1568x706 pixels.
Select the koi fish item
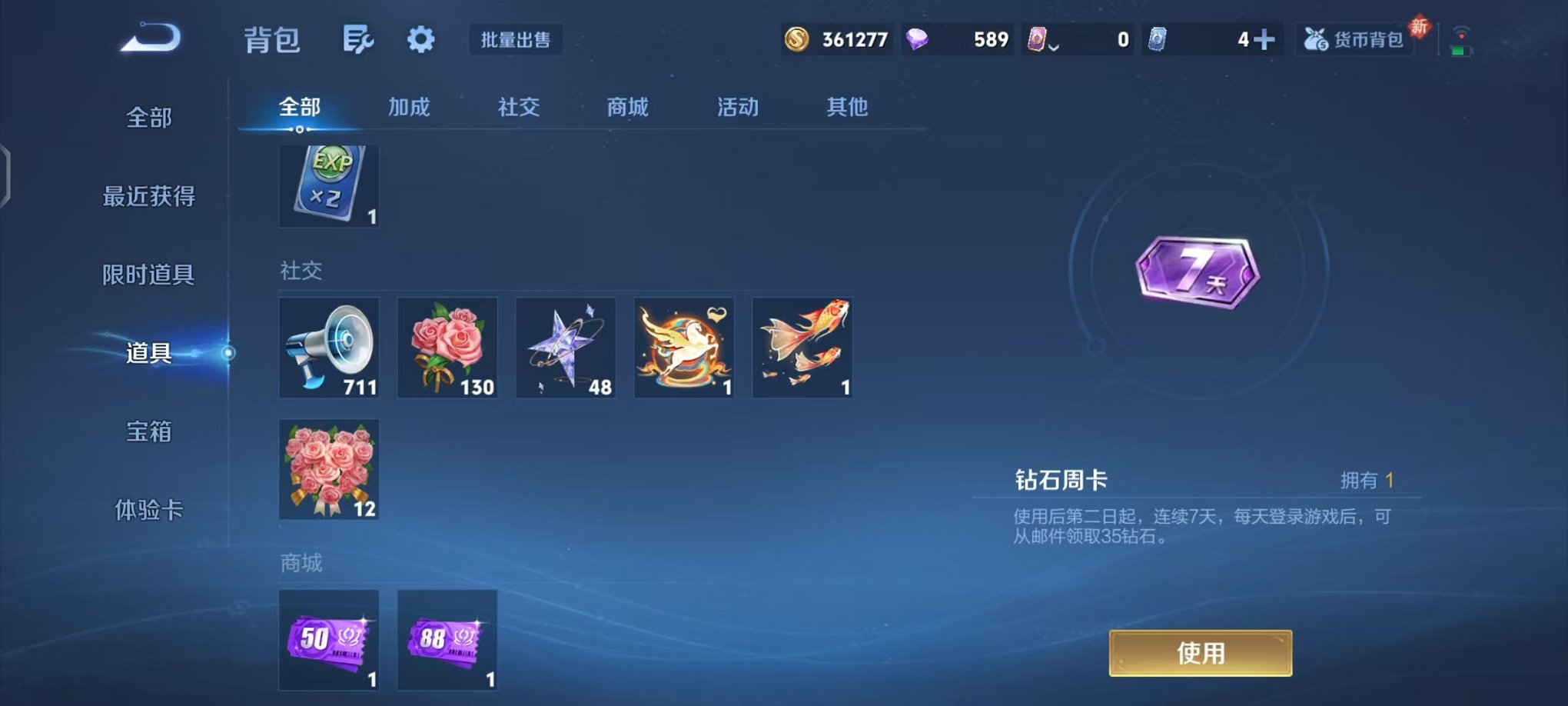(x=802, y=348)
